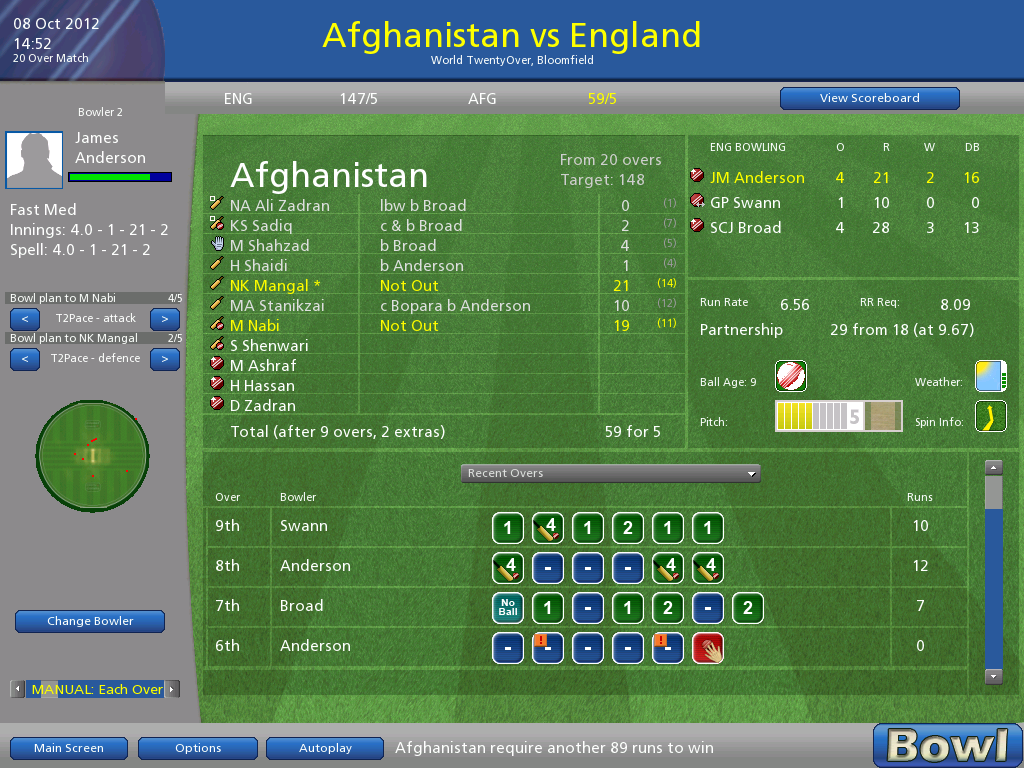Open the Weather icon

tap(990, 376)
